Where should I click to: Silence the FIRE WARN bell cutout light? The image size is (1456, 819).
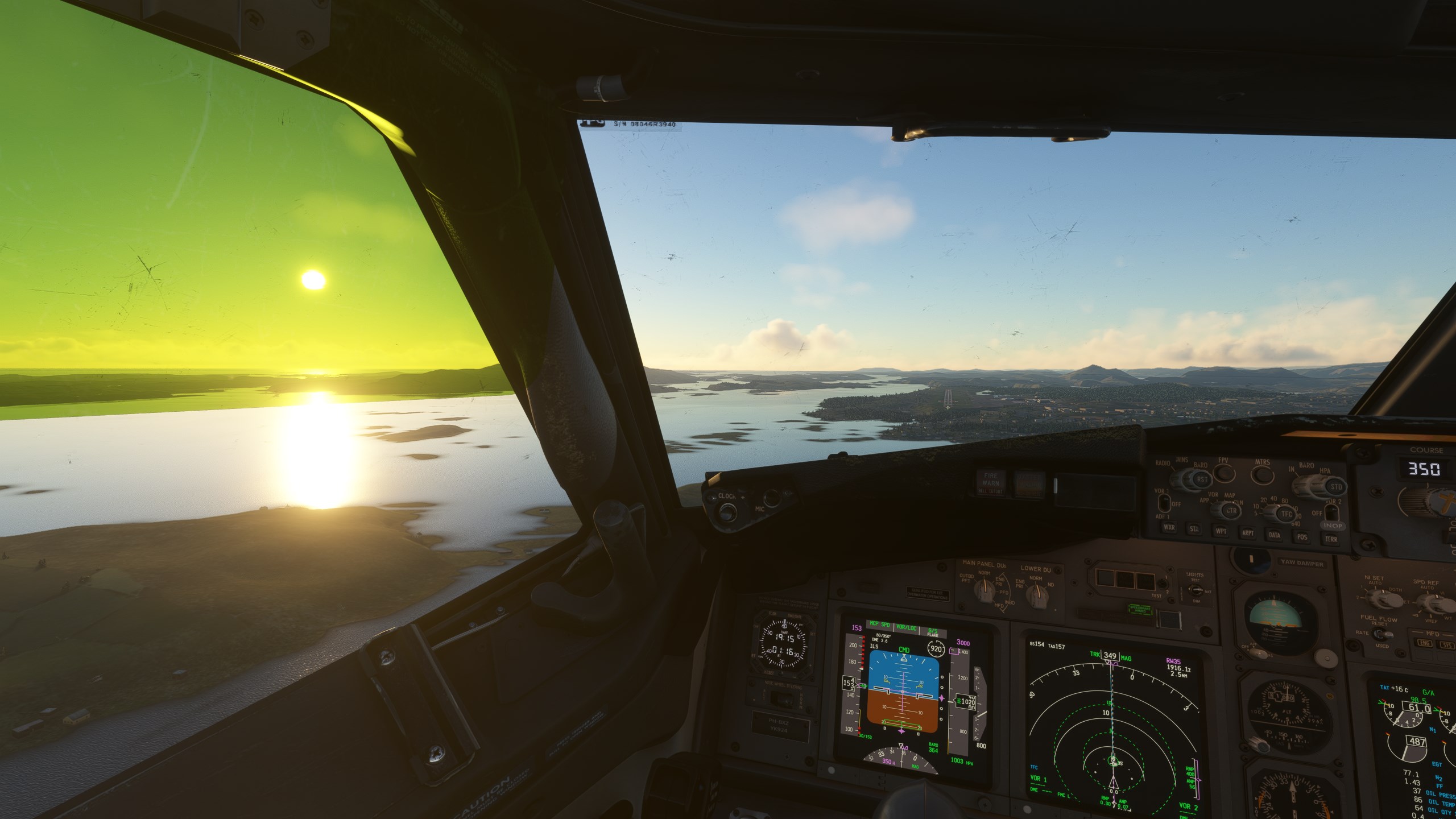991,483
